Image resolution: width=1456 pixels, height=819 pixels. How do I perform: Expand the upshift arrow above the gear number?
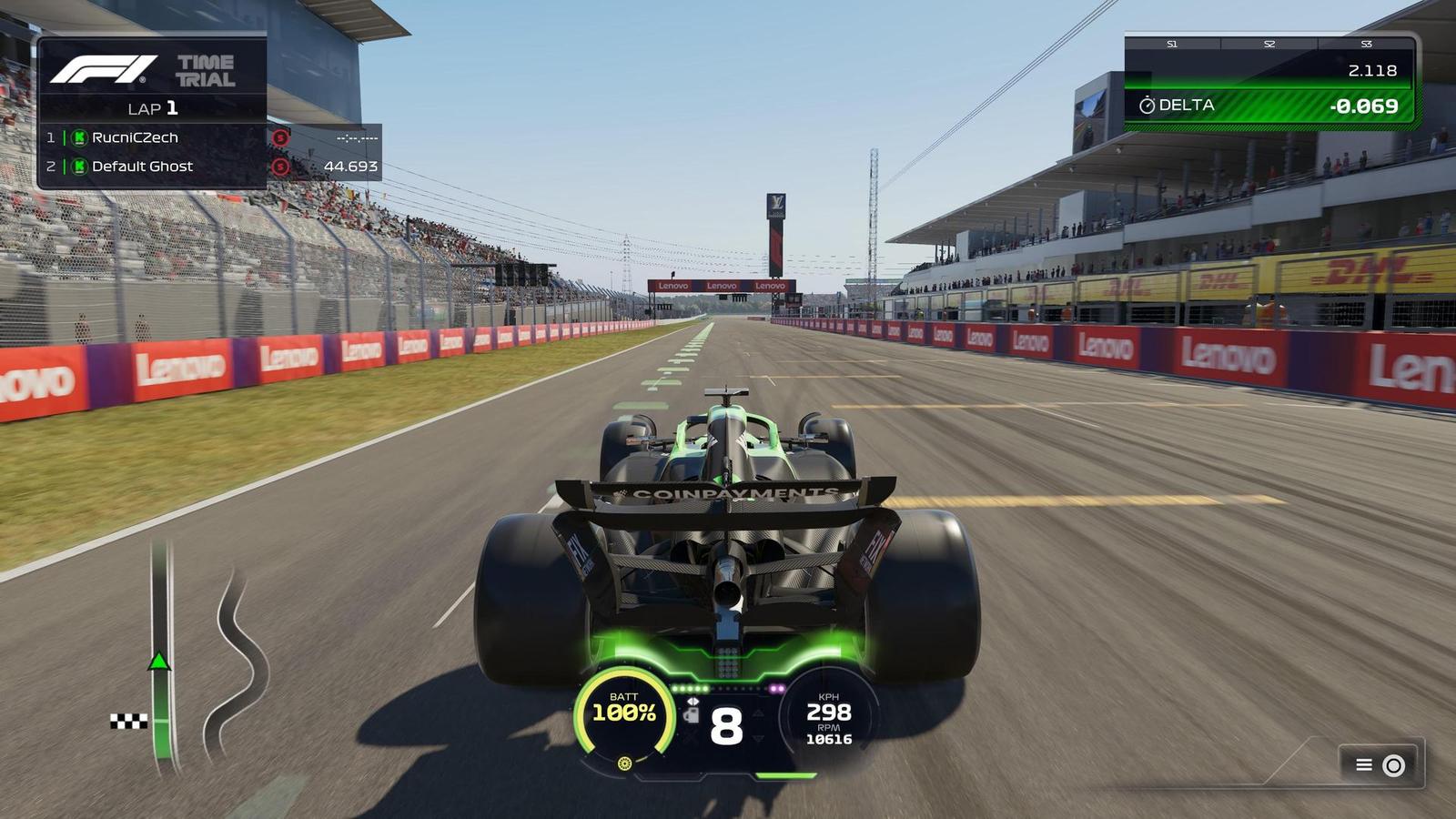pos(758,713)
